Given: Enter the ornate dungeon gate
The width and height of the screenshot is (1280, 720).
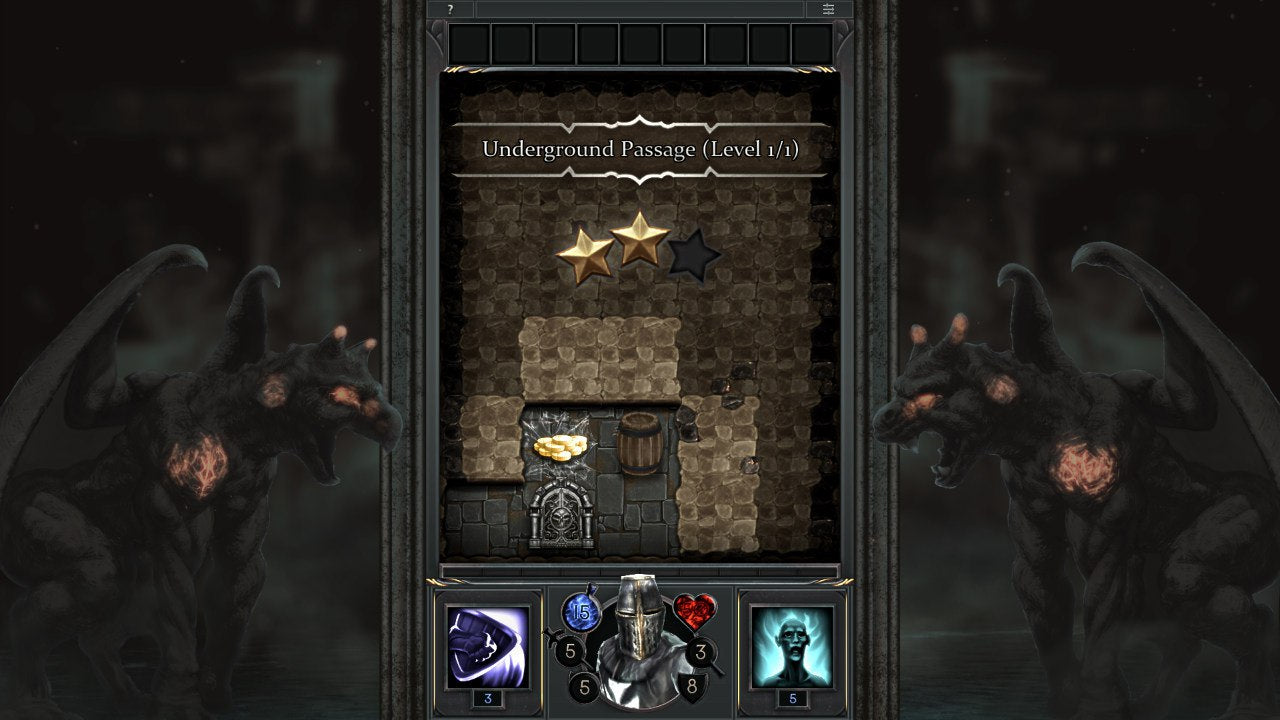Looking at the screenshot, I should (x=560, y=512).
